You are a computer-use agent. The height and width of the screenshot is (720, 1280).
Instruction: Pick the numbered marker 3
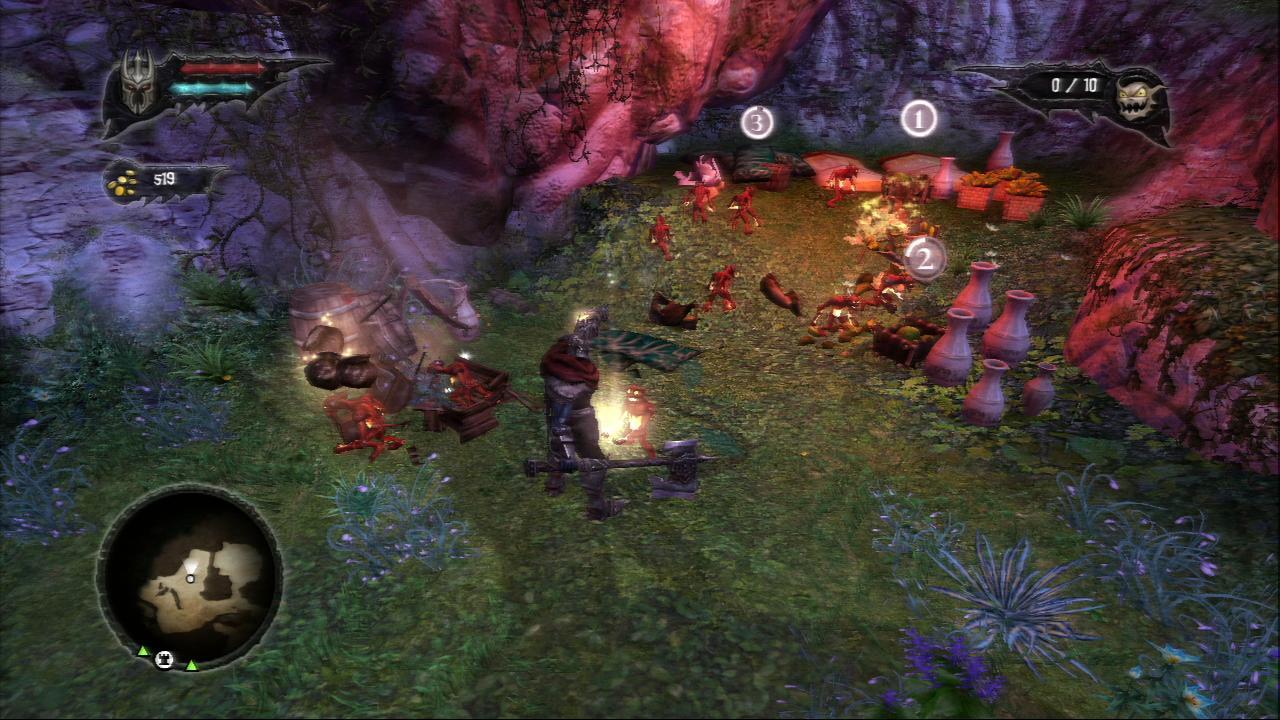(757, 122)
